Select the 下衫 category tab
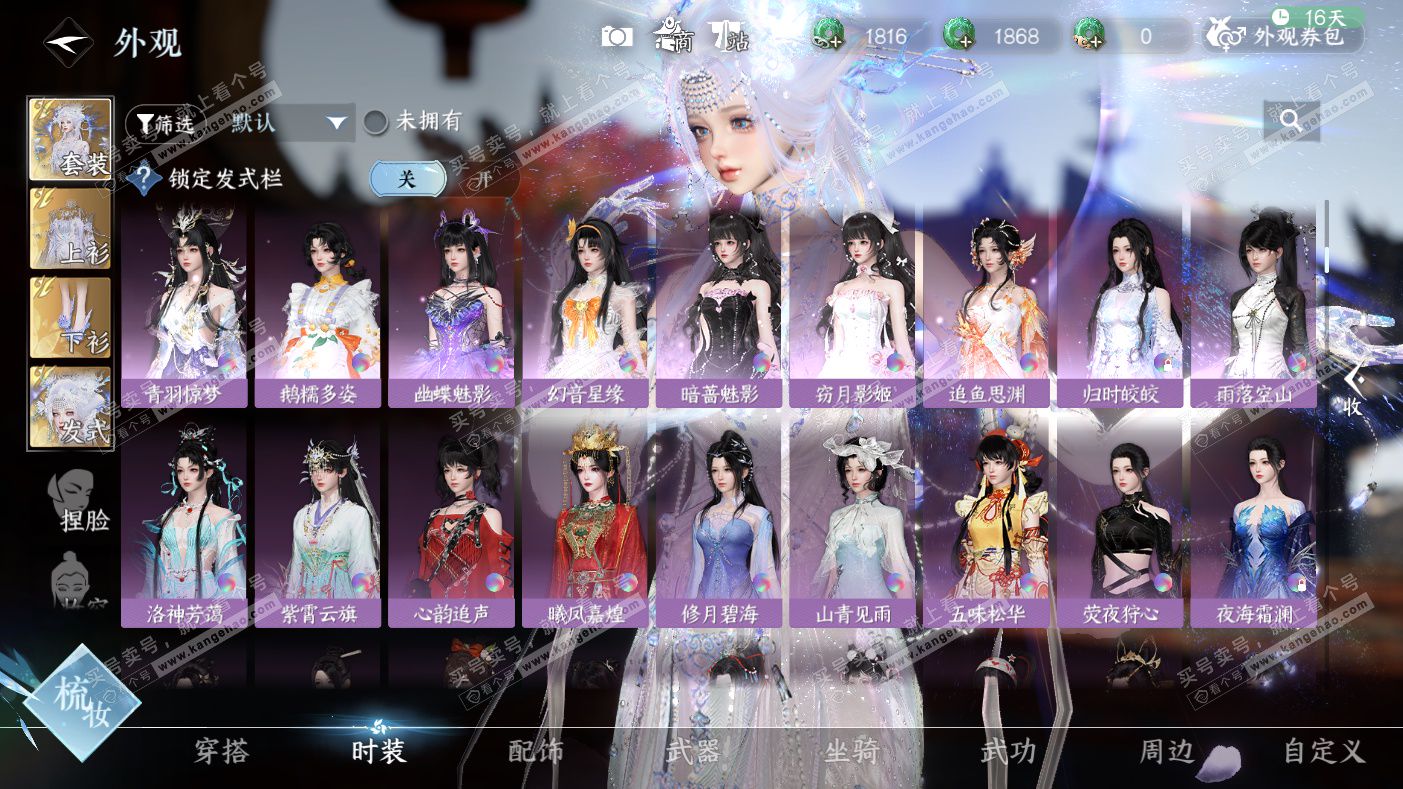1403x789 pixels. coord(71,318)
